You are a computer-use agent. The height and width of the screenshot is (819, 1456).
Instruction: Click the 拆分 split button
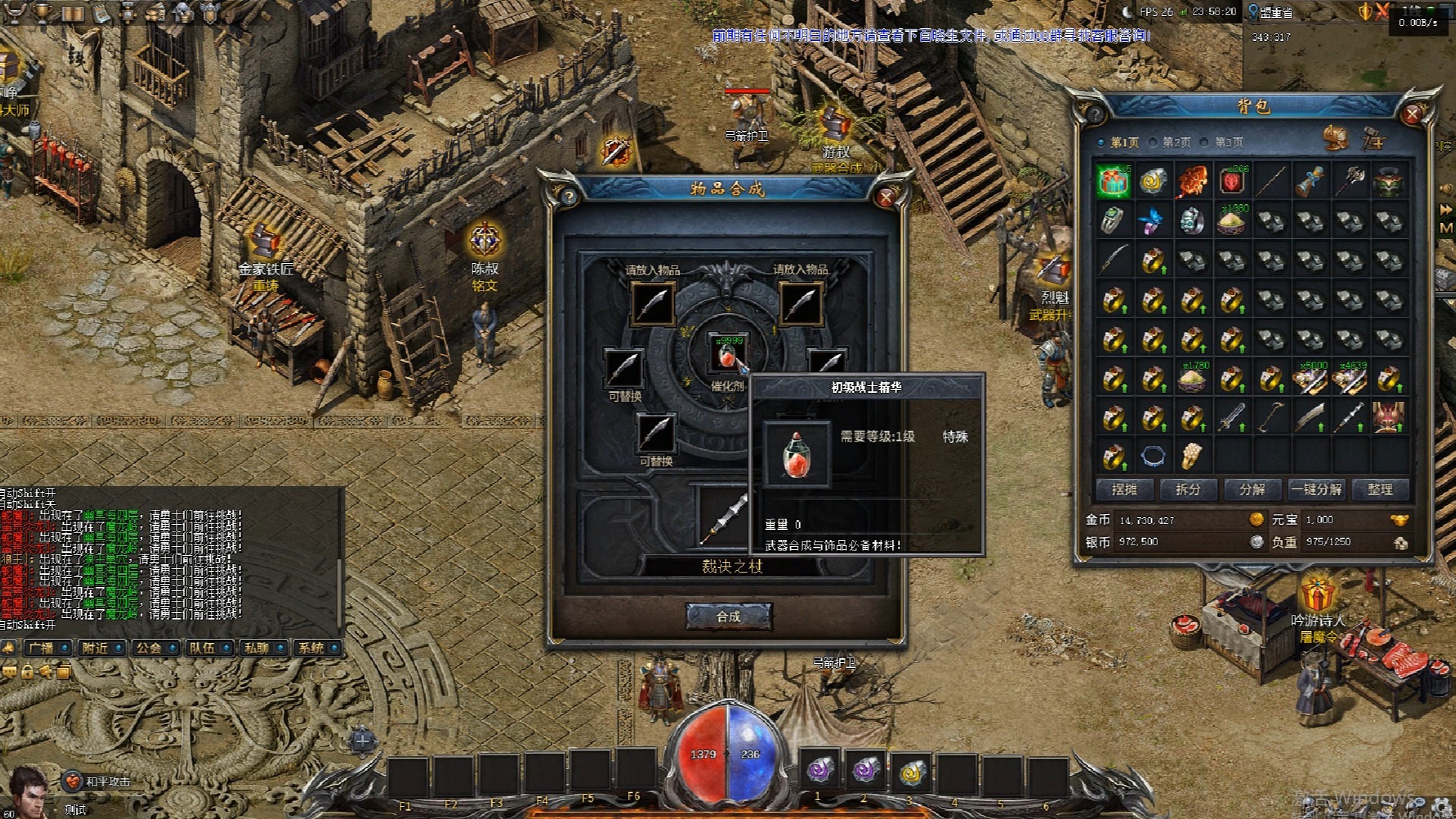tap(1188, 490)
